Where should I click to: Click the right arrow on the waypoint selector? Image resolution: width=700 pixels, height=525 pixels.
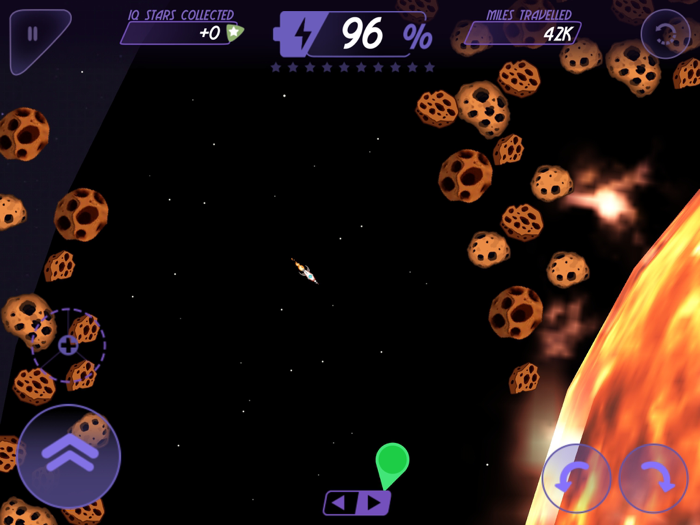(x=373, y=502)
